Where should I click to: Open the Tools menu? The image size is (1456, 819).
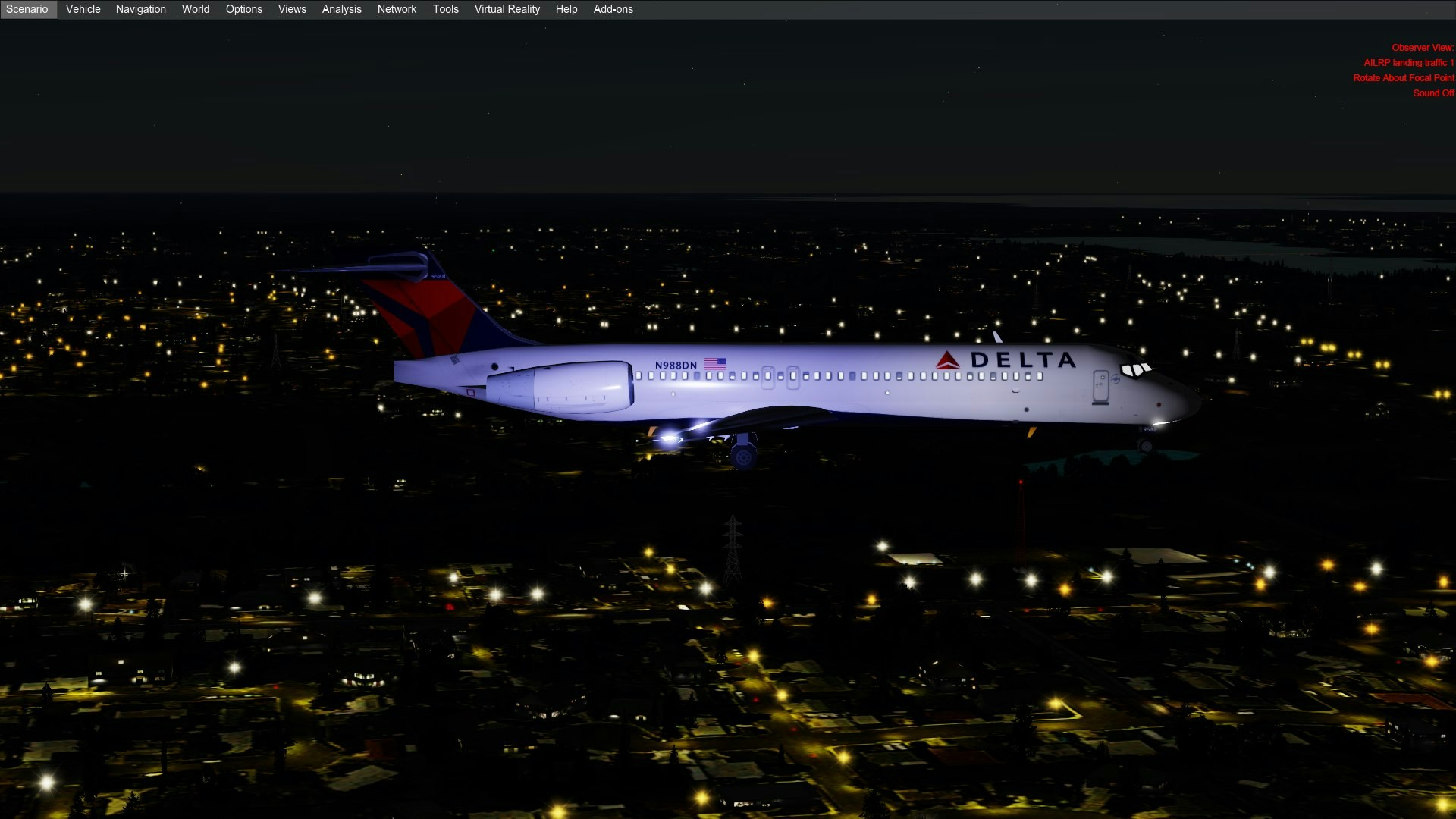(445, 9)
